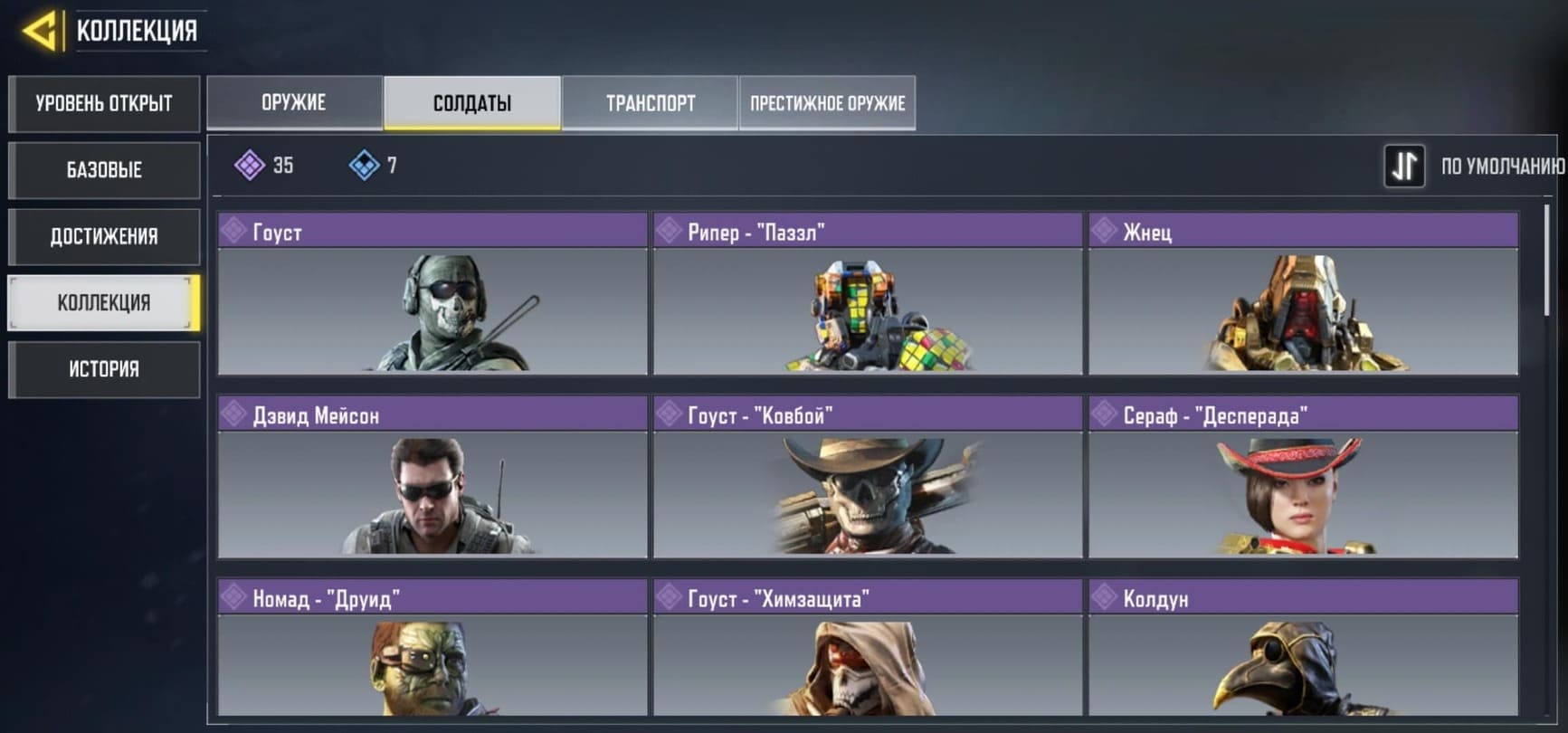Choose the Гоуст - "Ковбой" skin
Viewport: 1568px width, 733px height.
click(868, 477)
